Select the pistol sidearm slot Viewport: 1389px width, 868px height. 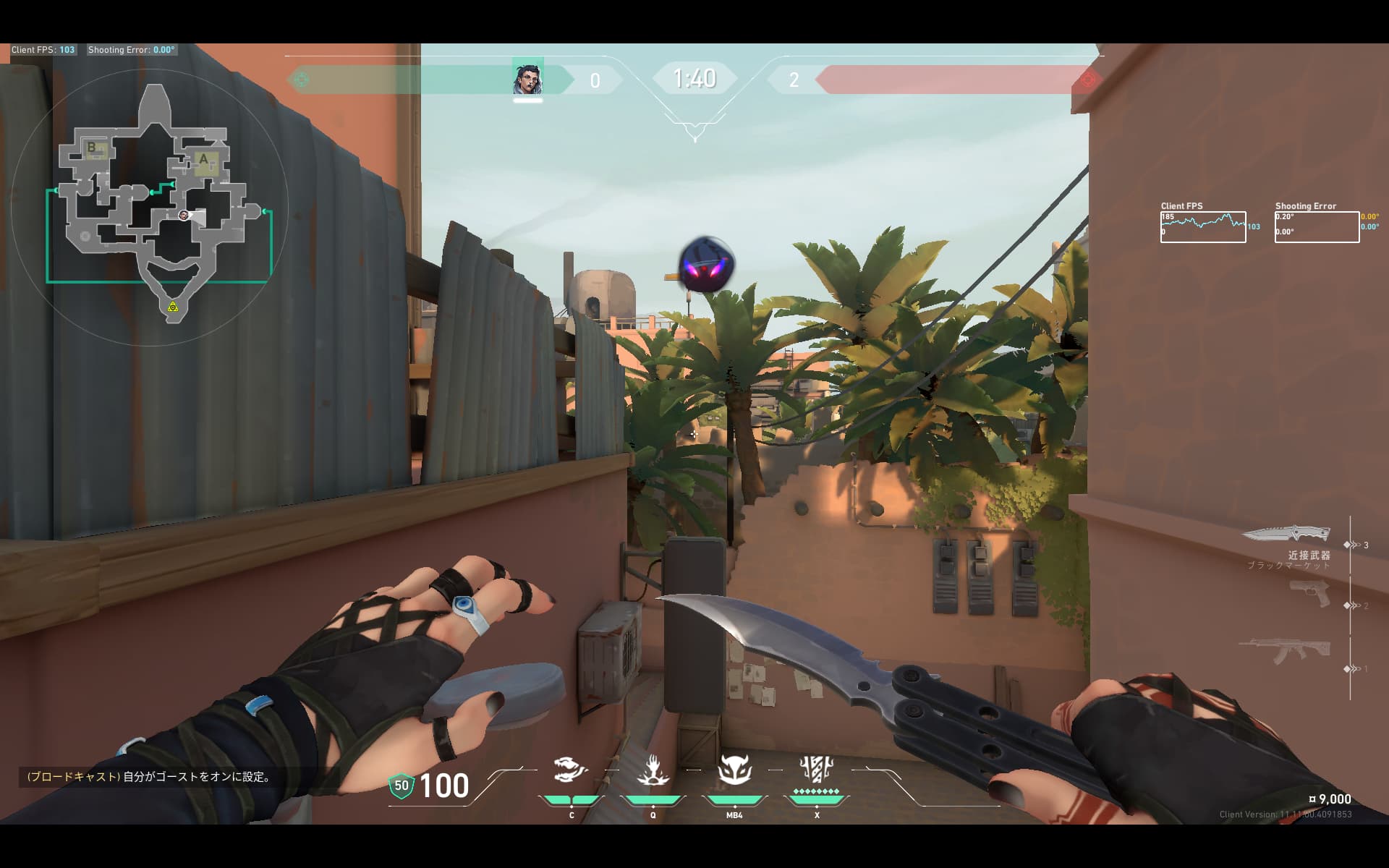[1309, 593]
